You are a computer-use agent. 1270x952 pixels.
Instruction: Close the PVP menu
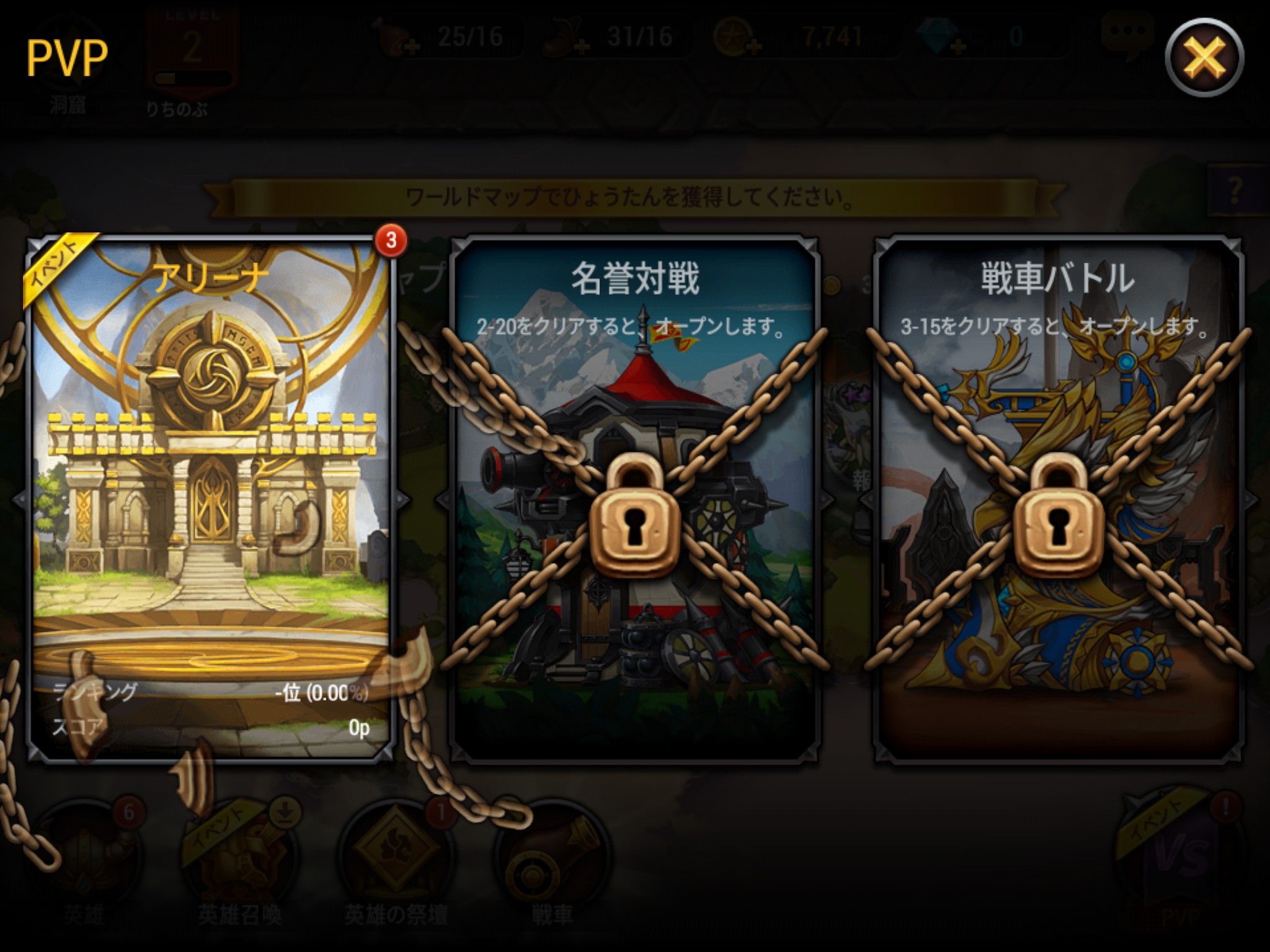tap(1204, 58)
